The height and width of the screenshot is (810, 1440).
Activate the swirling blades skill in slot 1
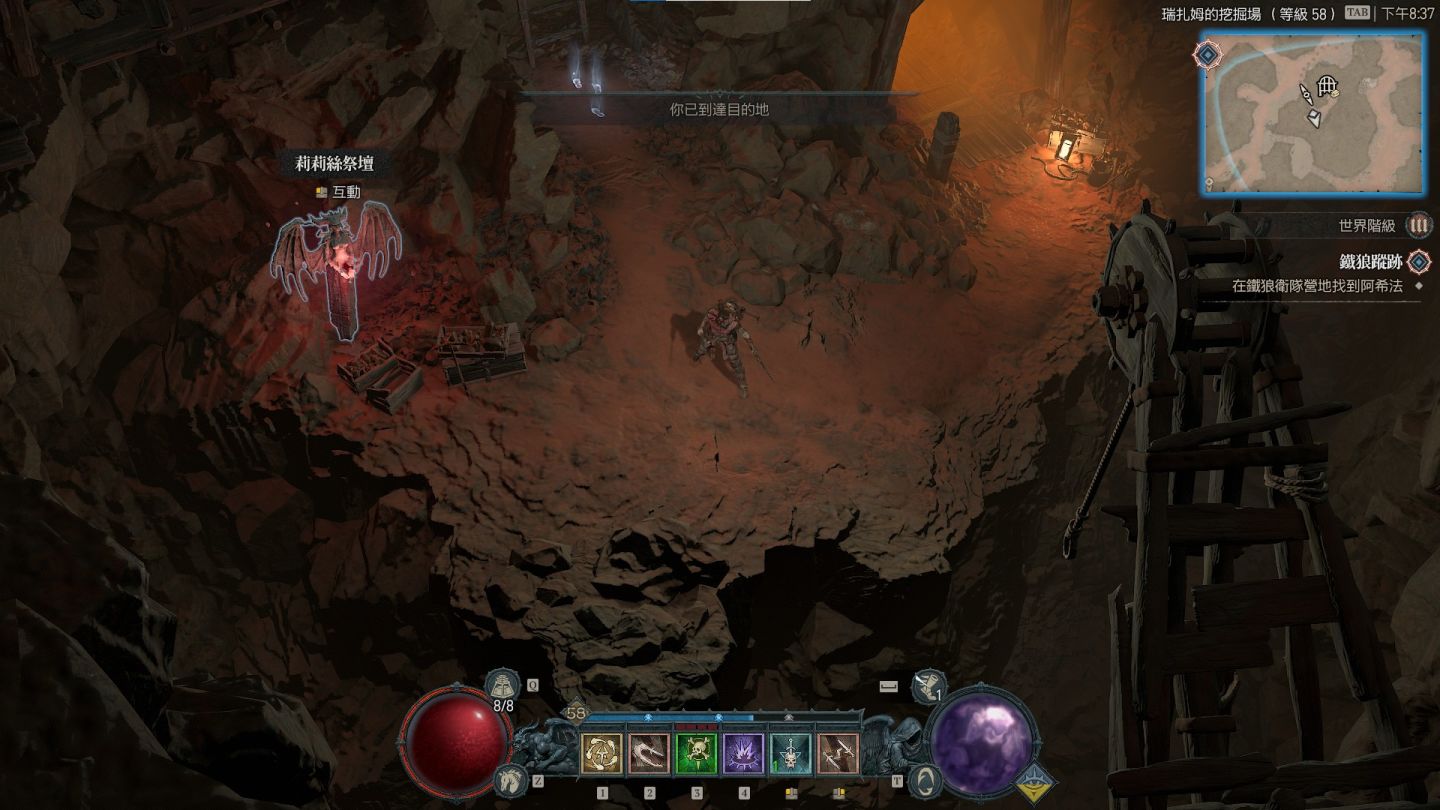(602, 754)
